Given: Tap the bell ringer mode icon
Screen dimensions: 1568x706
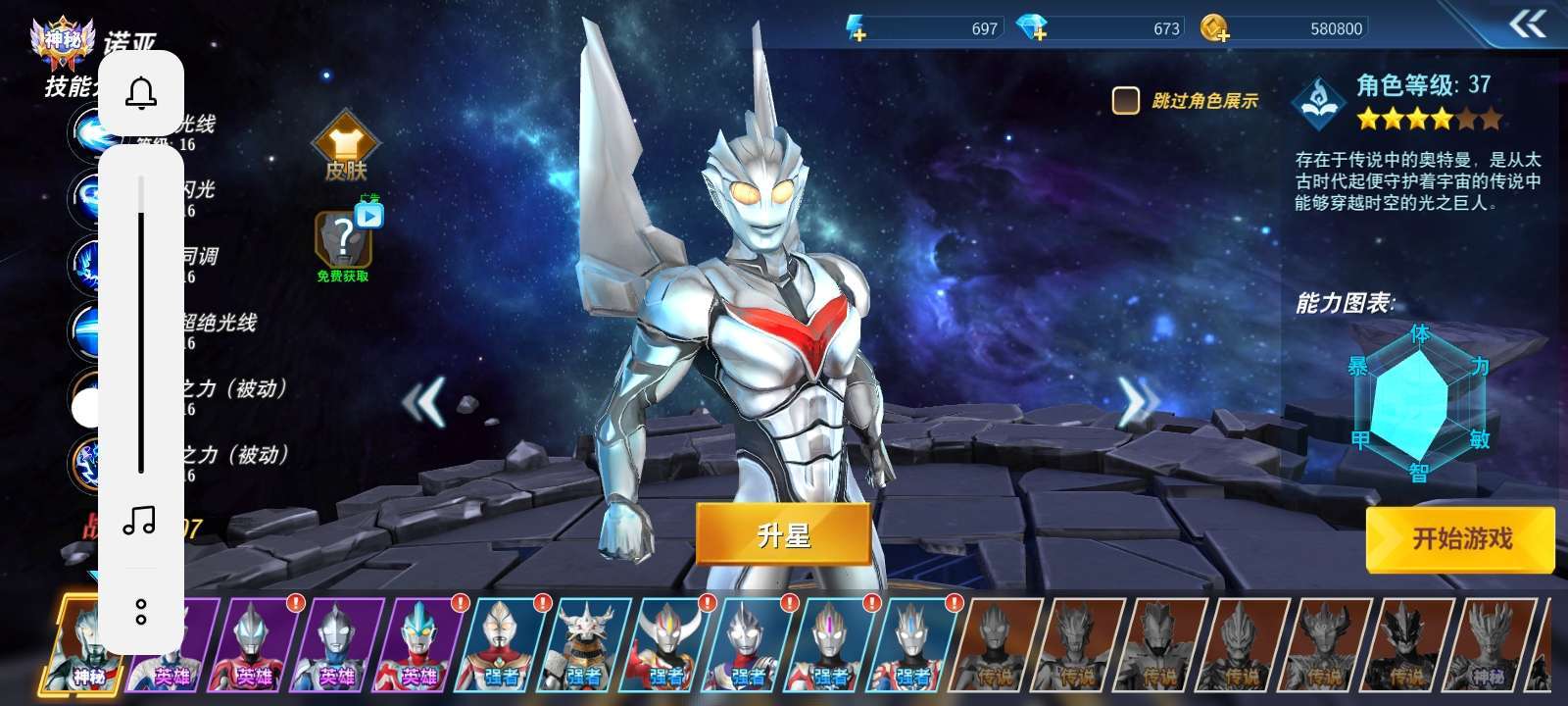Looking at the screenshot, I should click(x=141, y=93).
